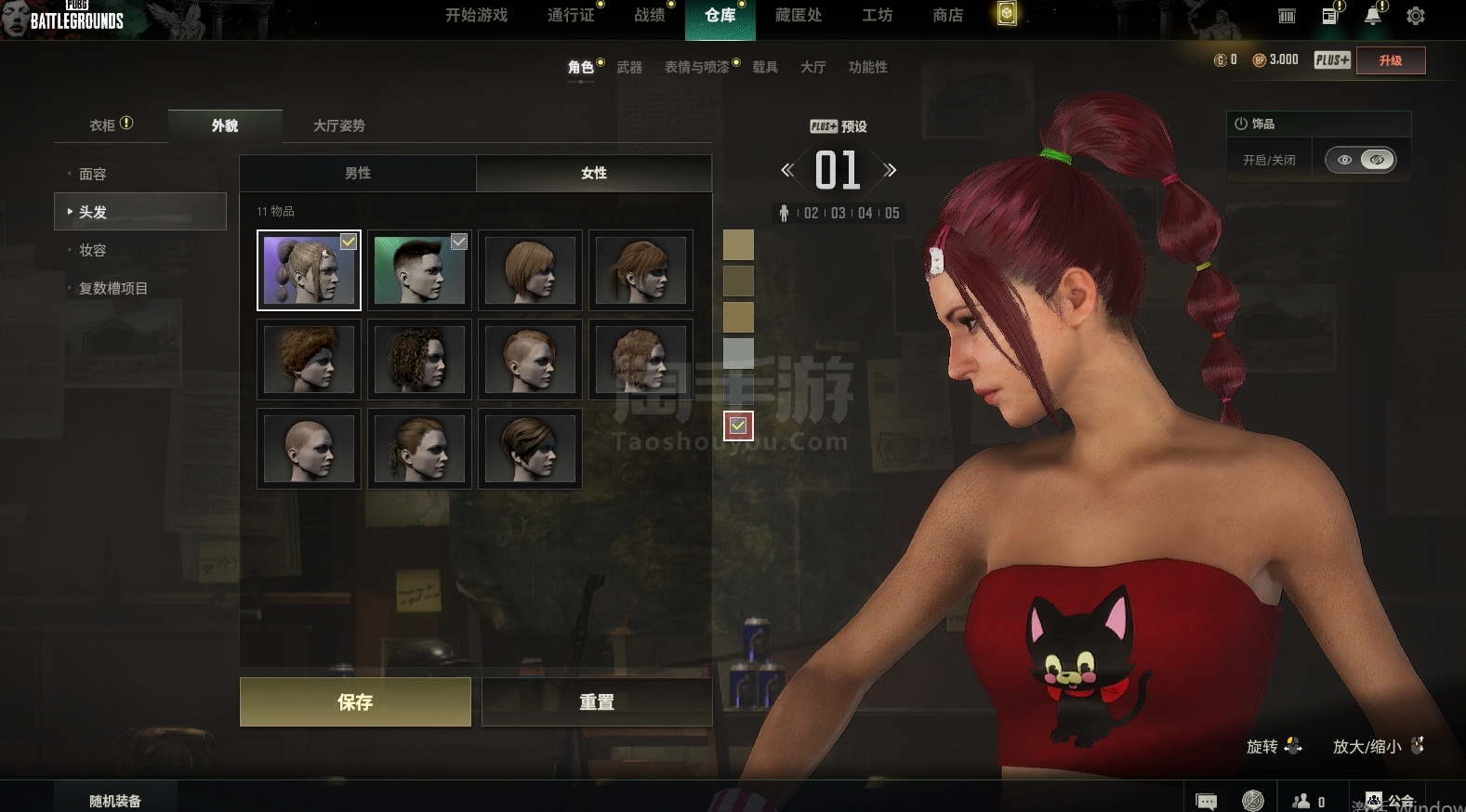Go to 开始游戏 in top navigation
The height and width of the screenshot is (812, 1466).
tap(476, 15)
